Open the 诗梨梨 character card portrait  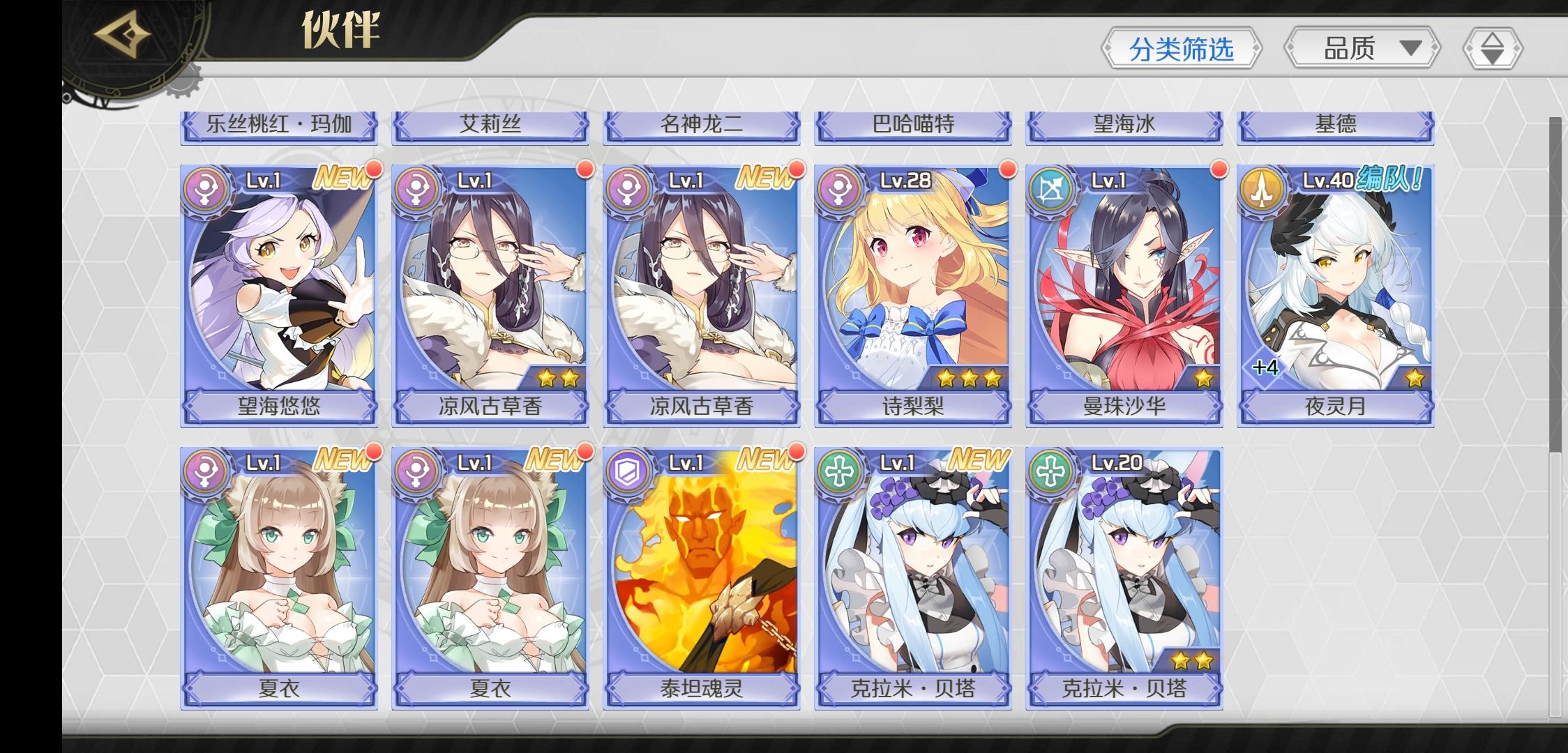tap(913, 279)
